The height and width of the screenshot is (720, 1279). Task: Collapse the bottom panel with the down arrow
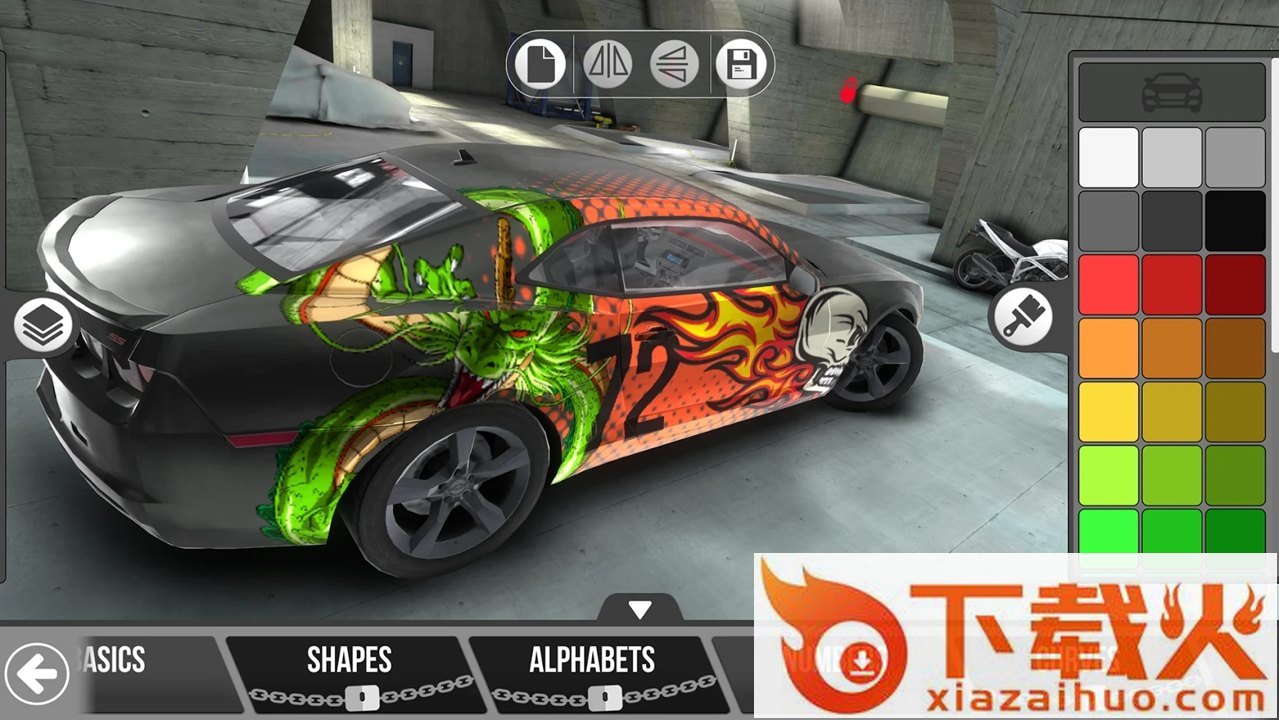click(640, 609)
